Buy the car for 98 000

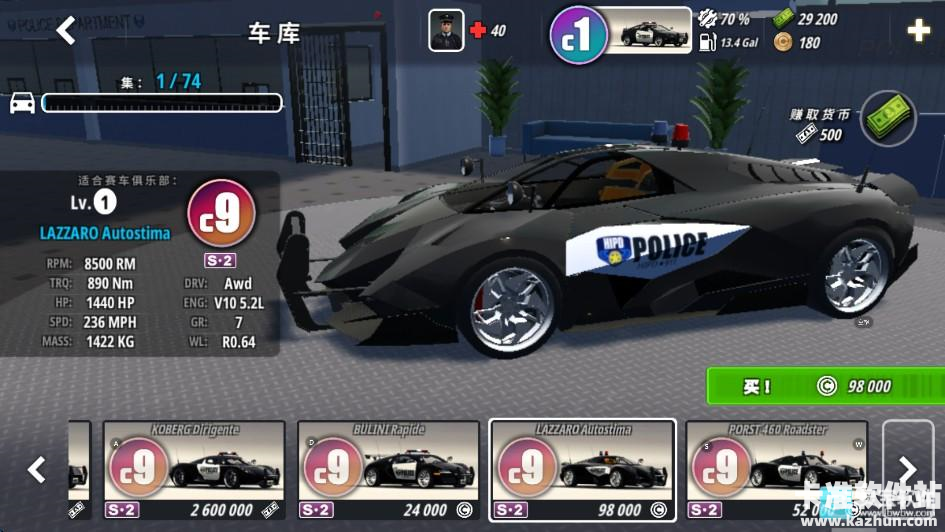point(824,386)
